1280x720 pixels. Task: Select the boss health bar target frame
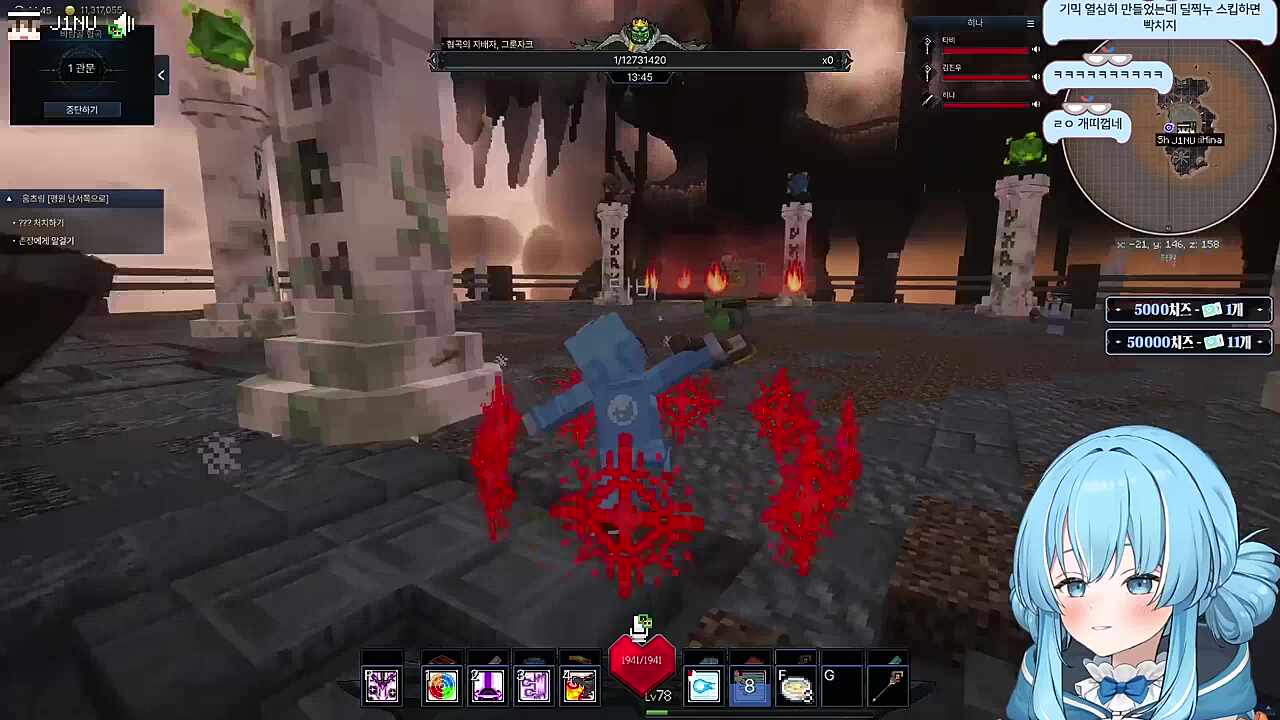pos(640,60)
